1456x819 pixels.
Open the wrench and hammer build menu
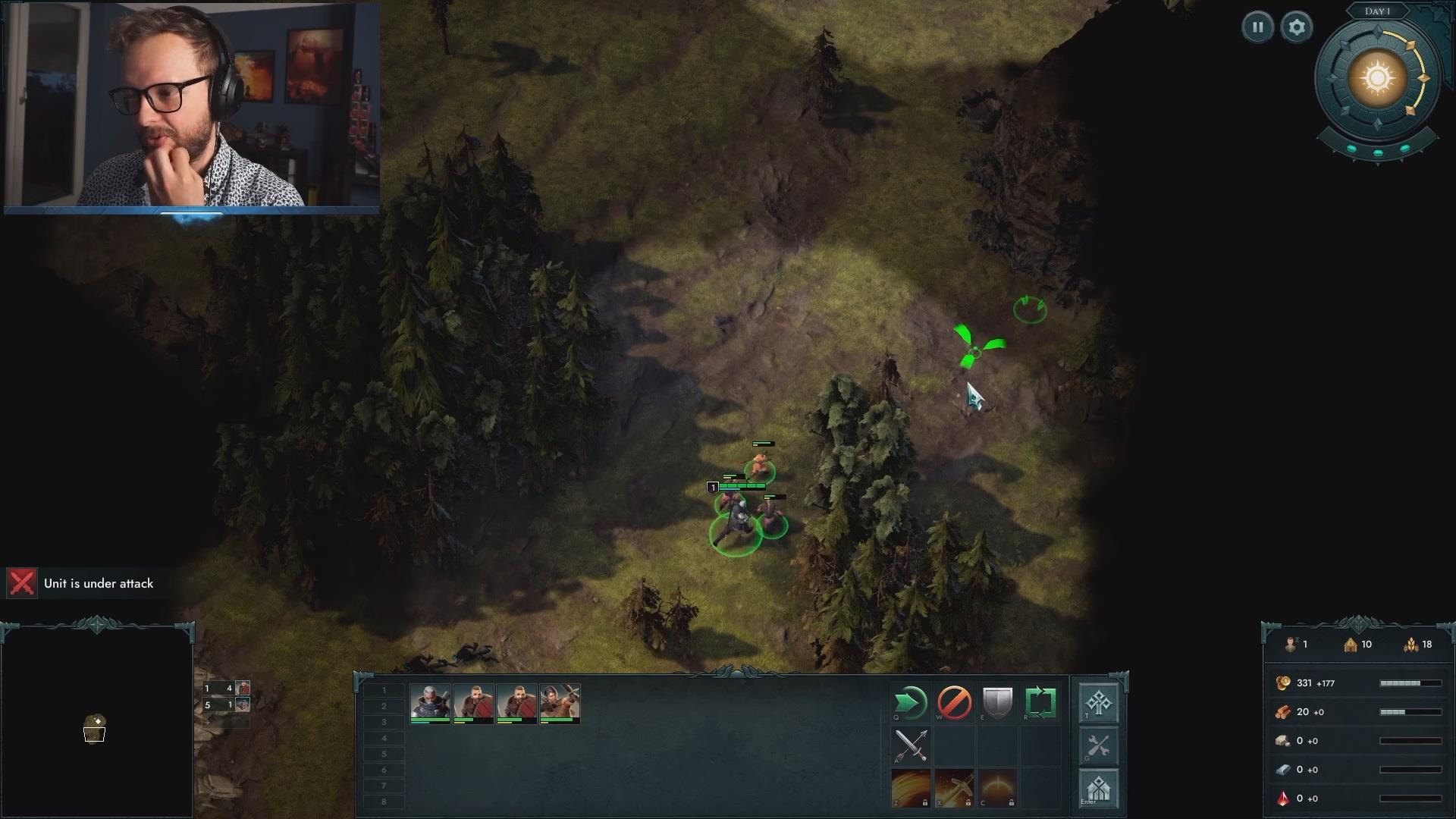pos(1098,746)
